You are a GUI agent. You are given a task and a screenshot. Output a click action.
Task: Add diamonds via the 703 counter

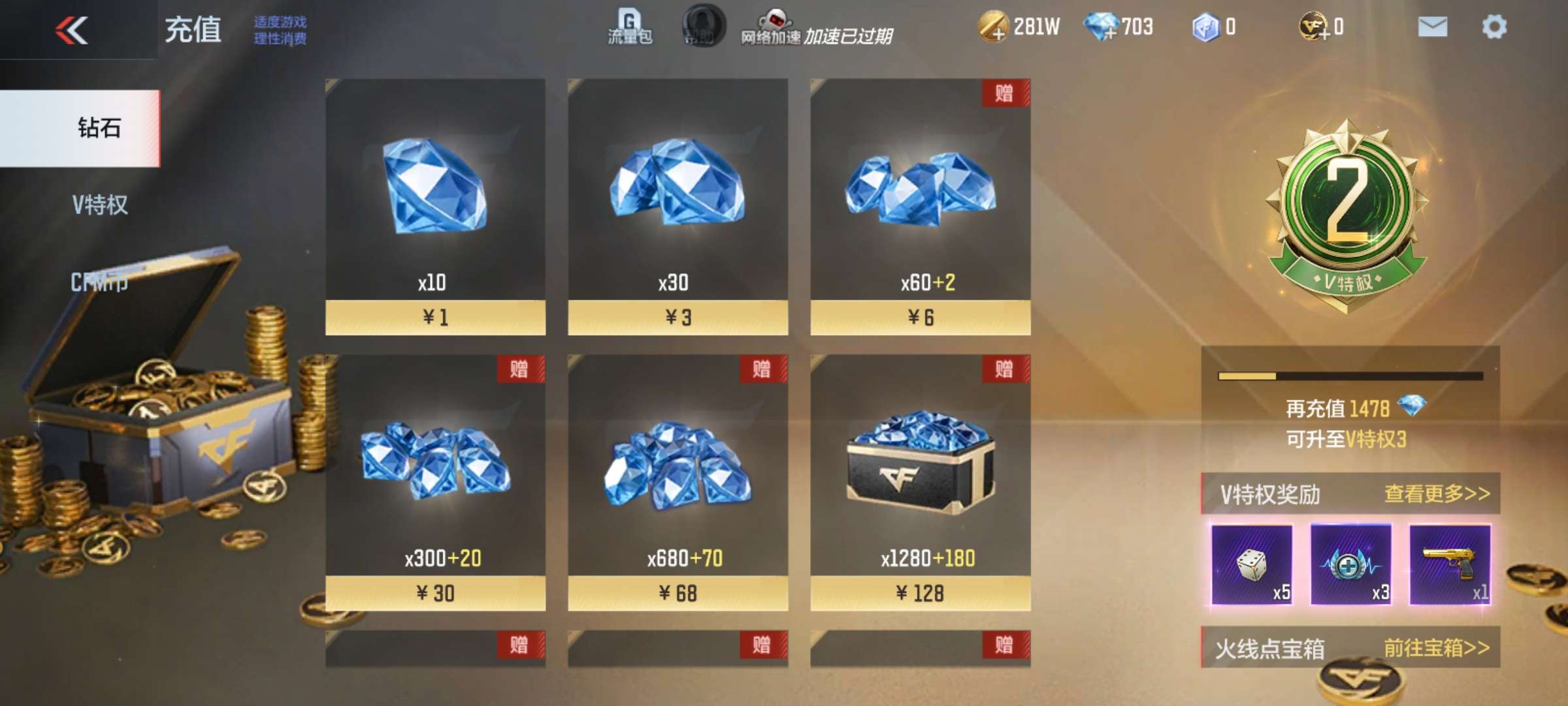pos(1101,27)
